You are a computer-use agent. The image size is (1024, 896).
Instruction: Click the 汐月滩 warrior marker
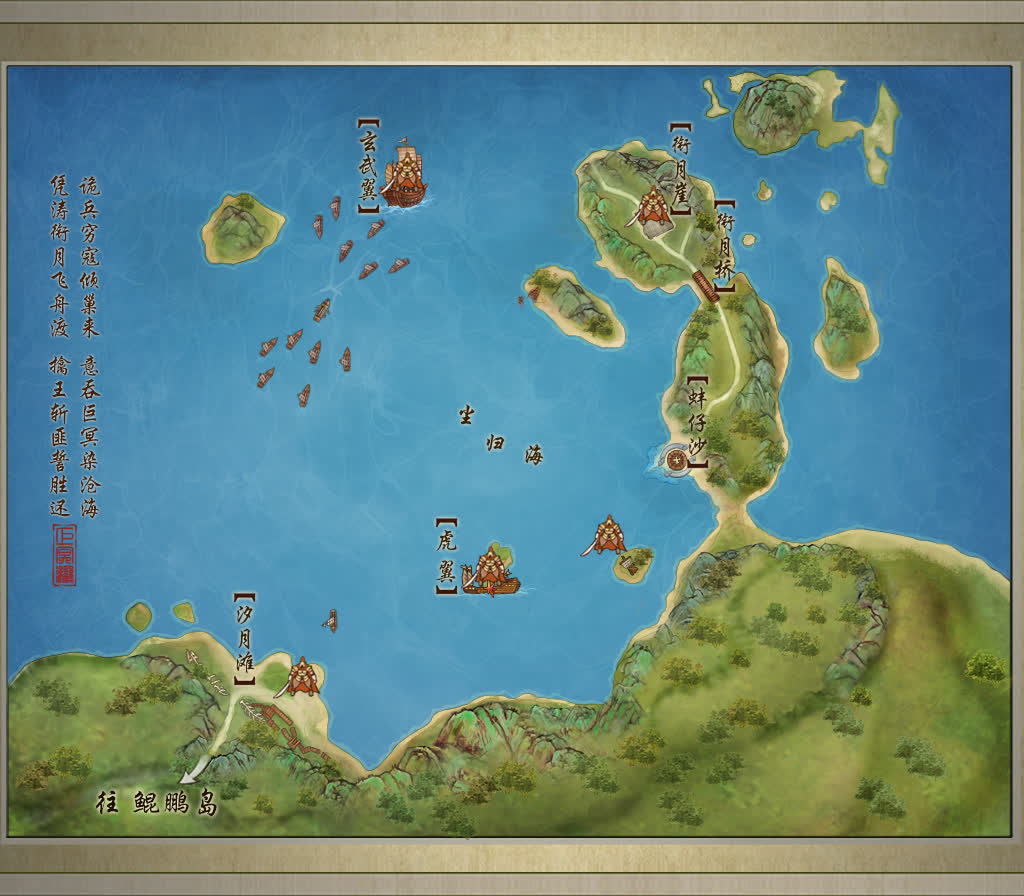click(x=303, y=677)
